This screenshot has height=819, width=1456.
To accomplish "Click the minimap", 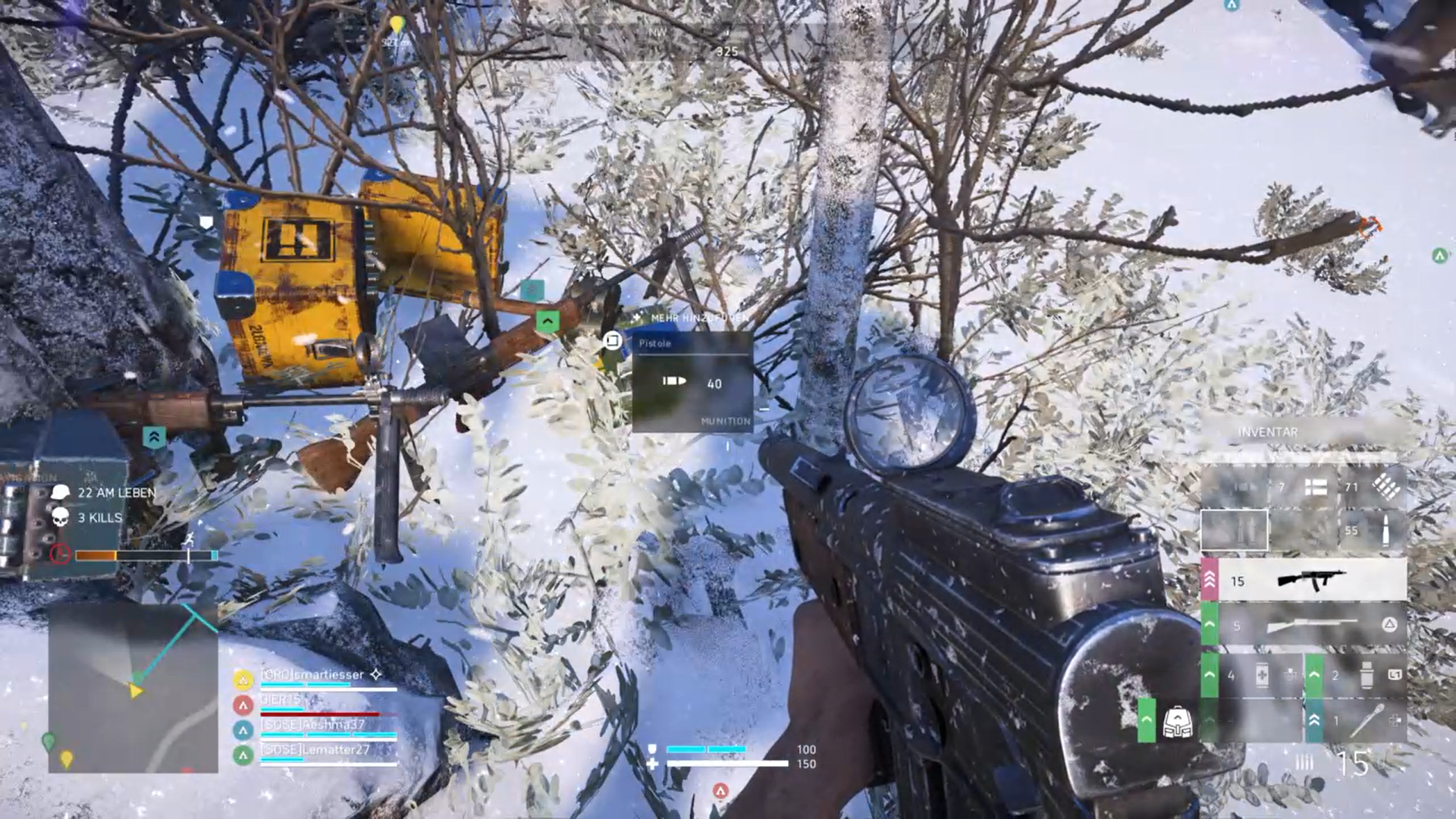I will 133,688.
